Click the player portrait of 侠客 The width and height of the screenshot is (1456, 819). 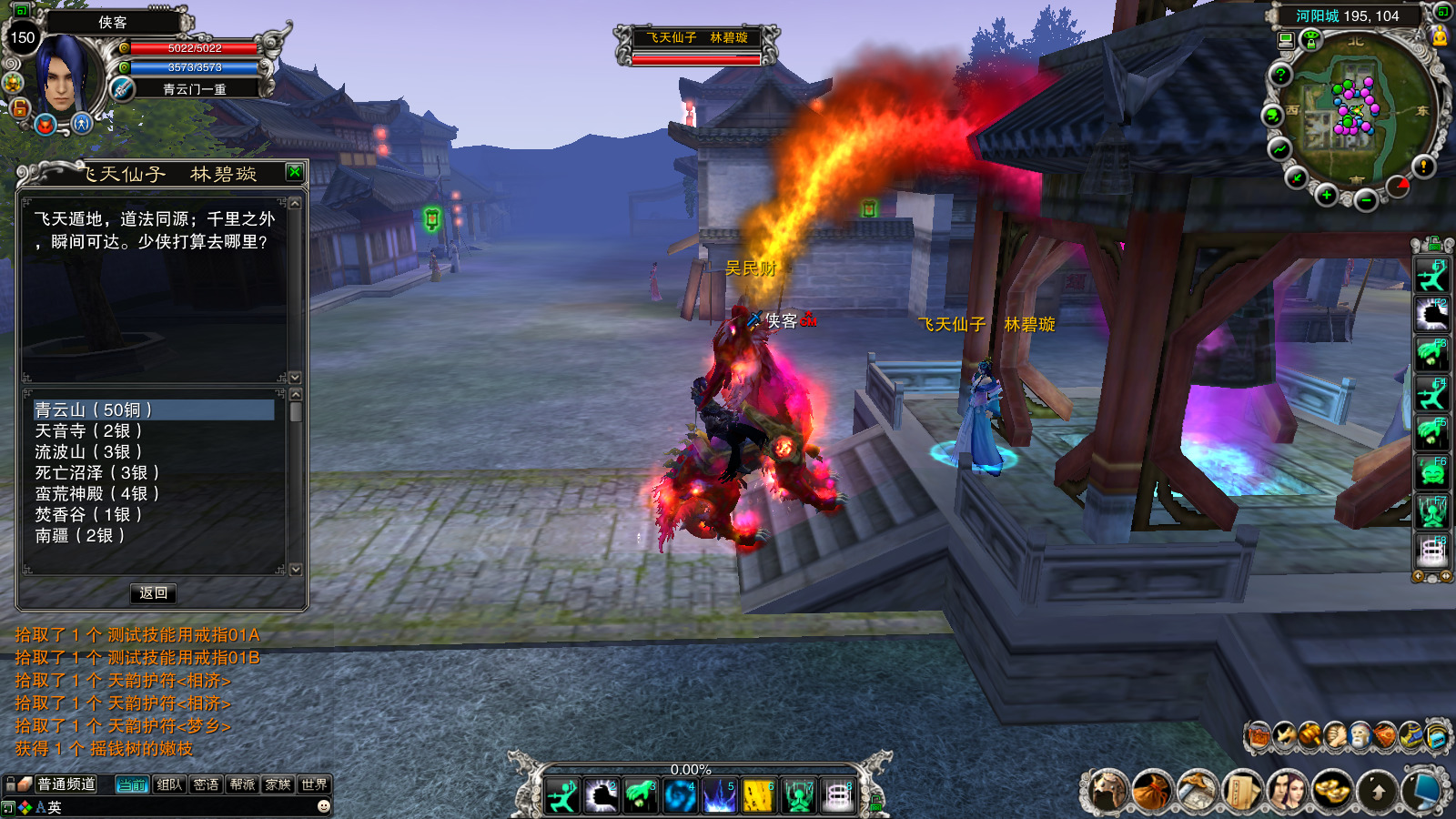pos(64,75)
